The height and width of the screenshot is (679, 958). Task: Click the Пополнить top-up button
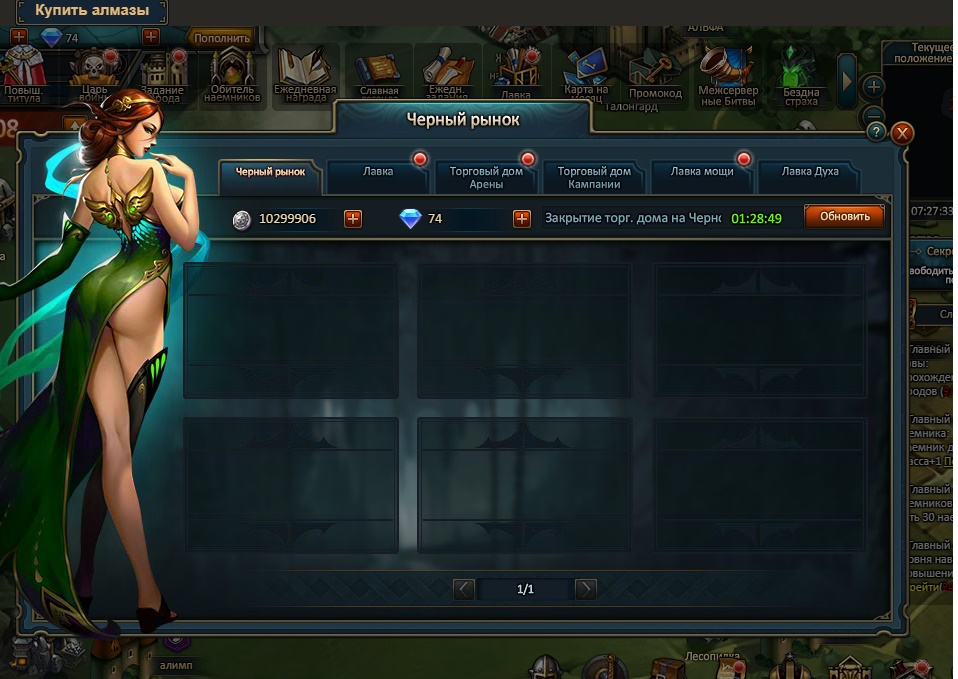(x=222, y=38)
